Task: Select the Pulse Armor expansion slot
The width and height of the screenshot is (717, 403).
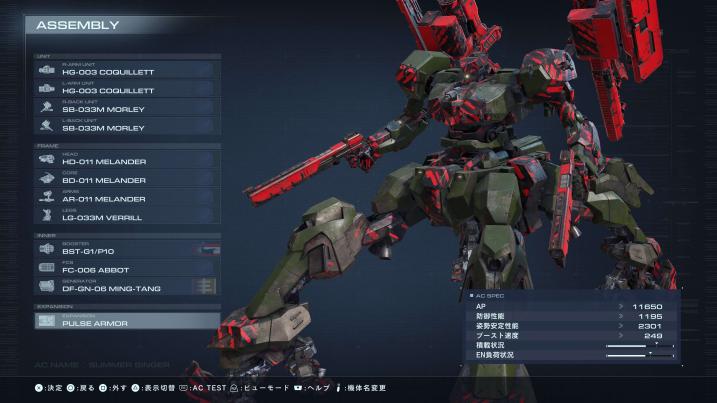Action: [x=125, y=321]
